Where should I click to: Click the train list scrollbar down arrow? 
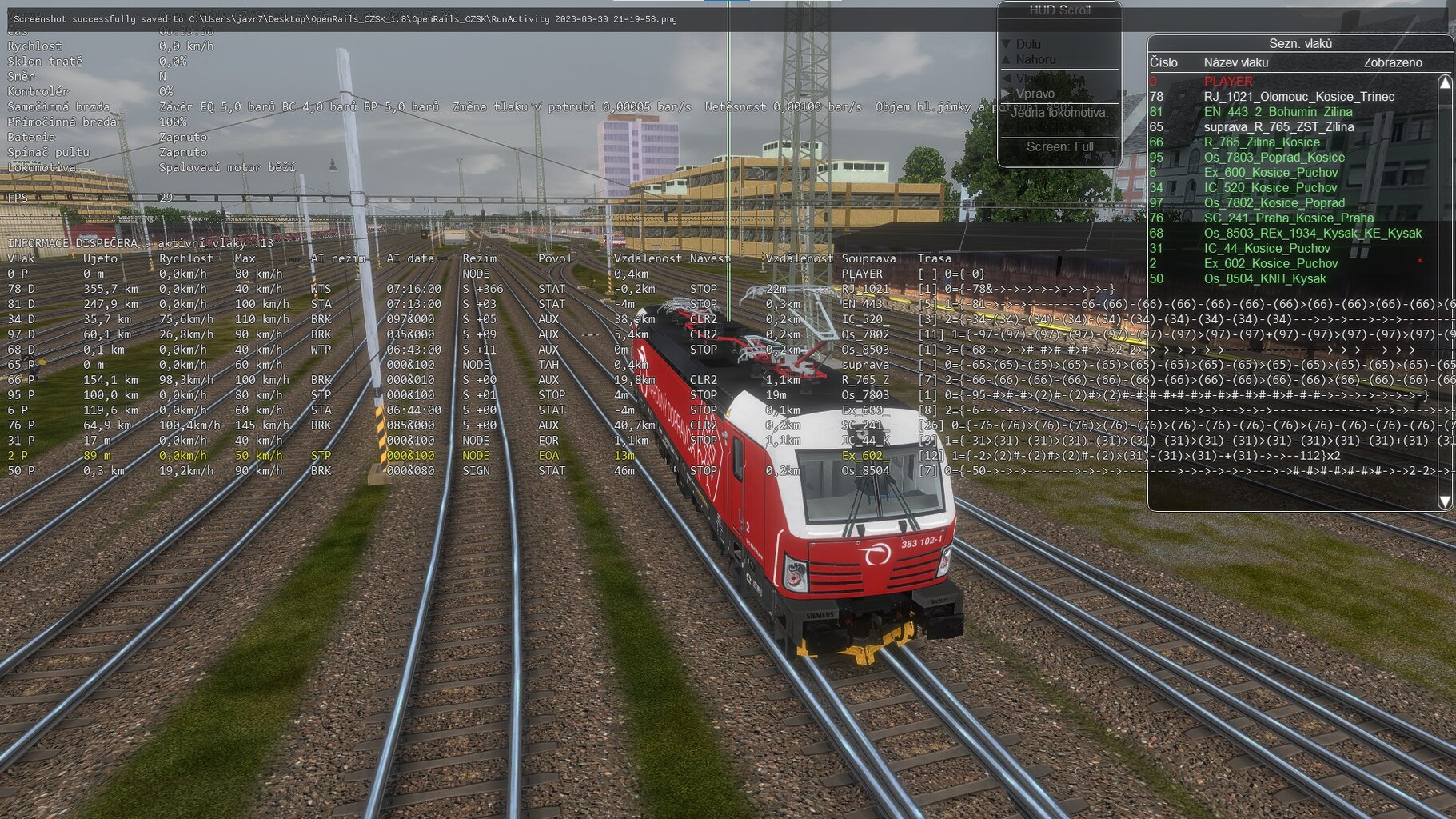coord(1445,501)
